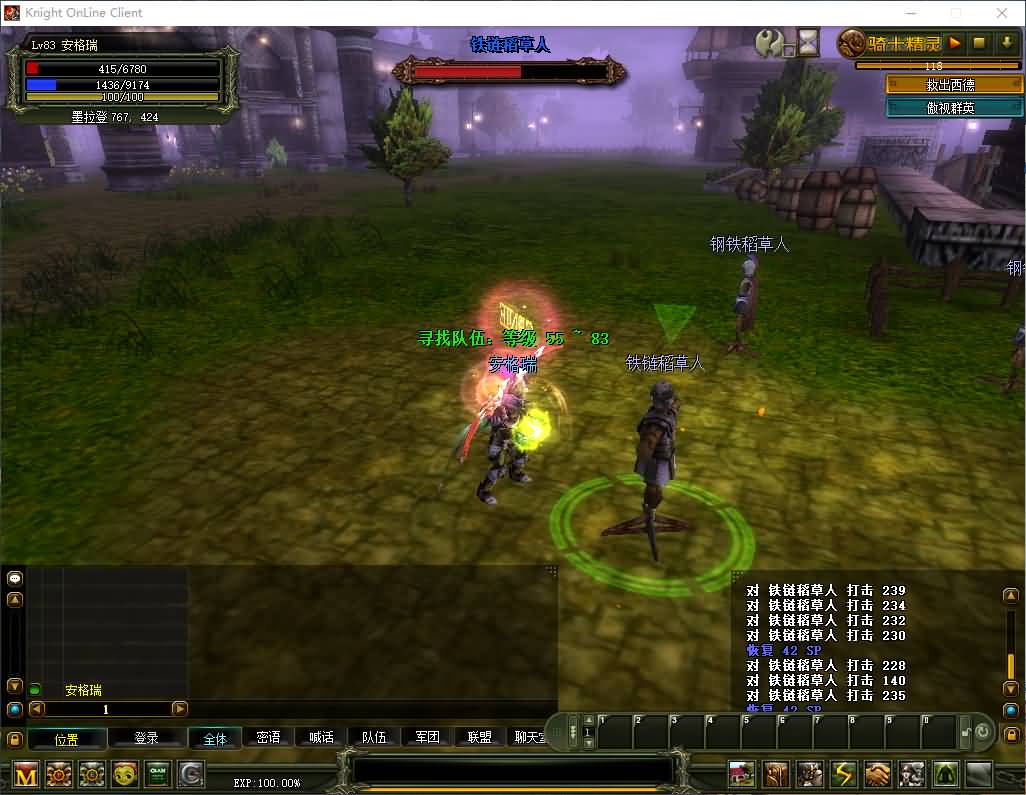Click the hourglass icon

pos(807,42)
